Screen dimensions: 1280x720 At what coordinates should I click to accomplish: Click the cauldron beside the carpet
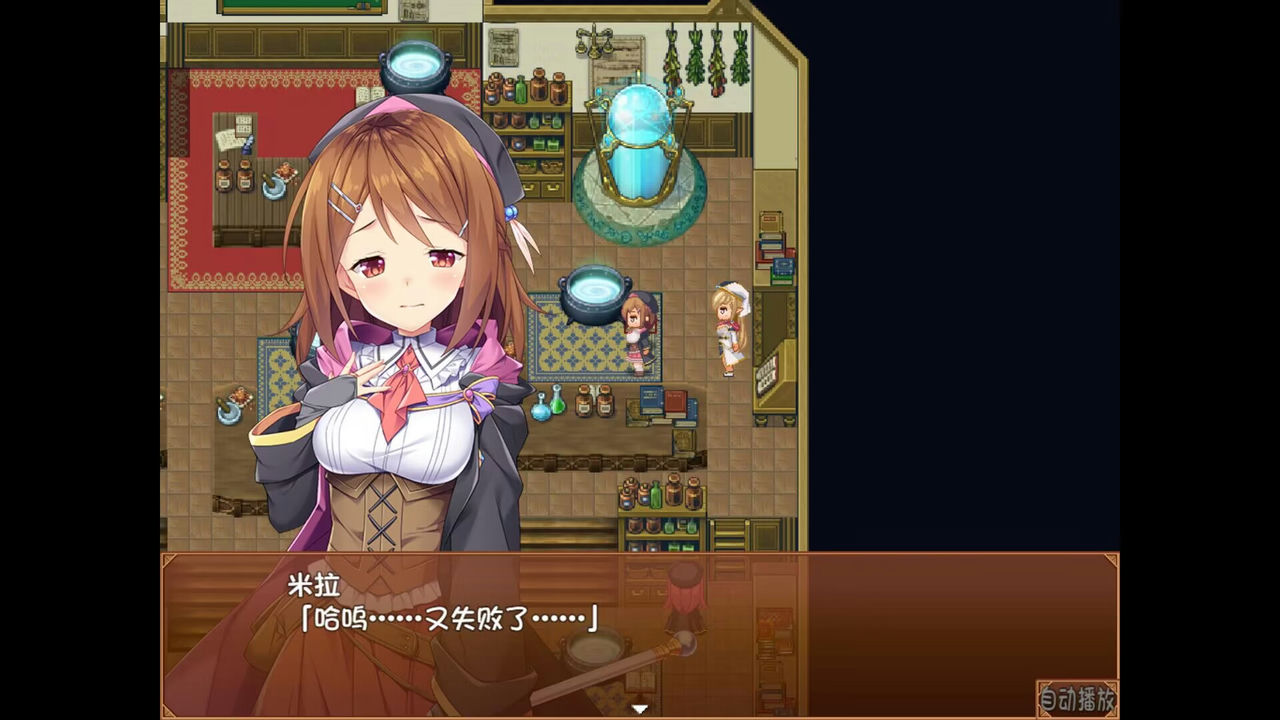[x=590, y=290]
